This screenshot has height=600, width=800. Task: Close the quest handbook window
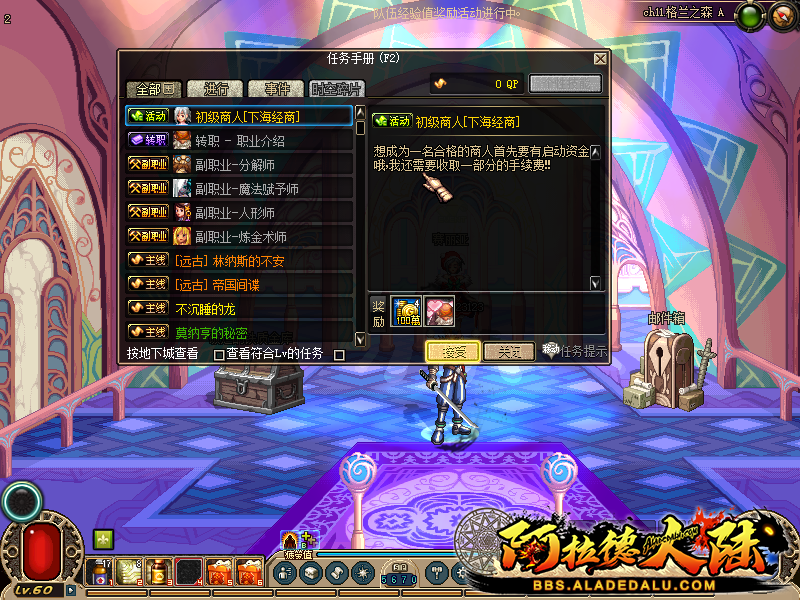[x=599, y=59]
